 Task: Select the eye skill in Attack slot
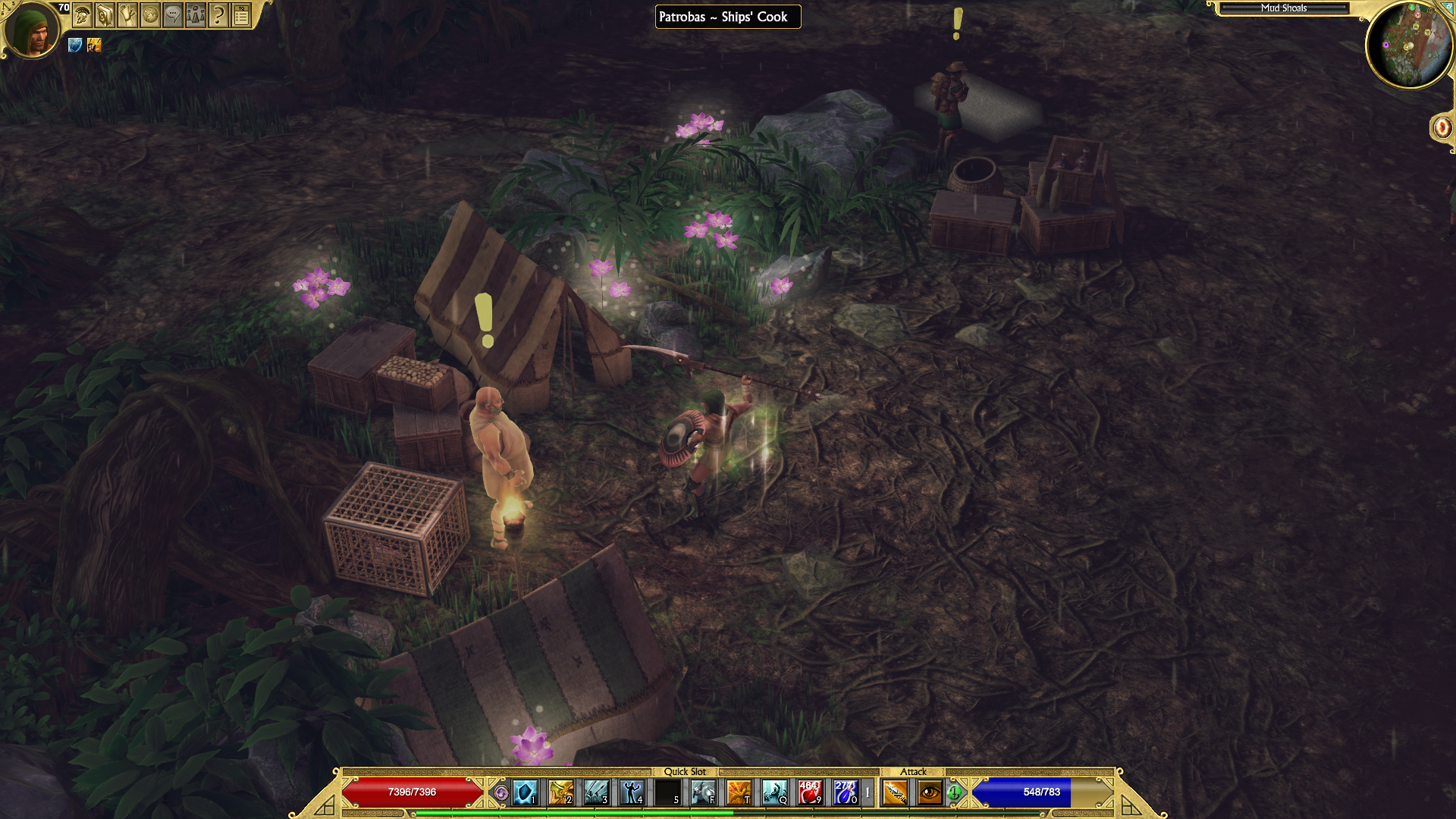pos(930,792)
